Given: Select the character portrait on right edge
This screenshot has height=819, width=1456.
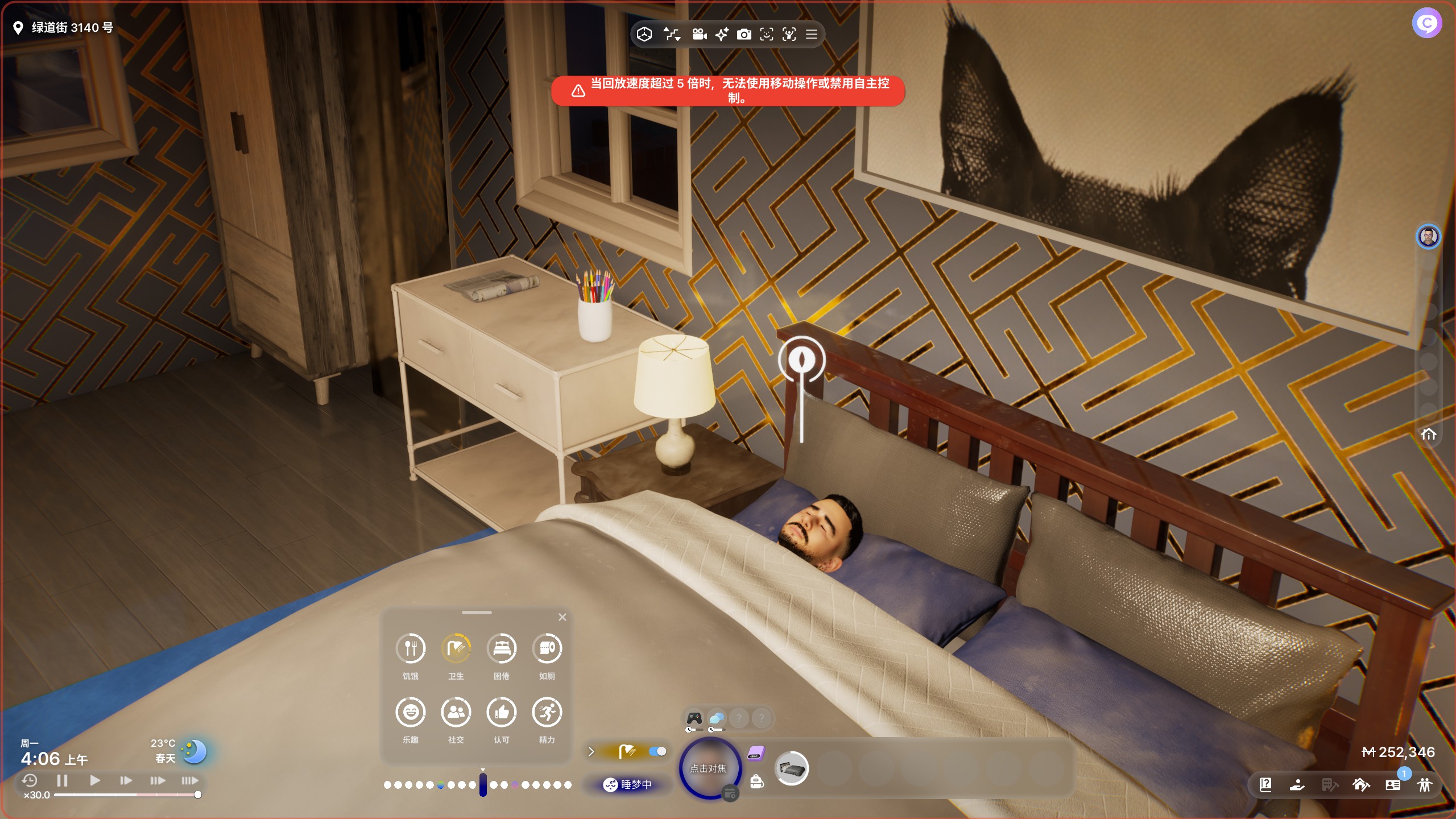Looking at the screenshot, I should click(x=1428, y=236).
